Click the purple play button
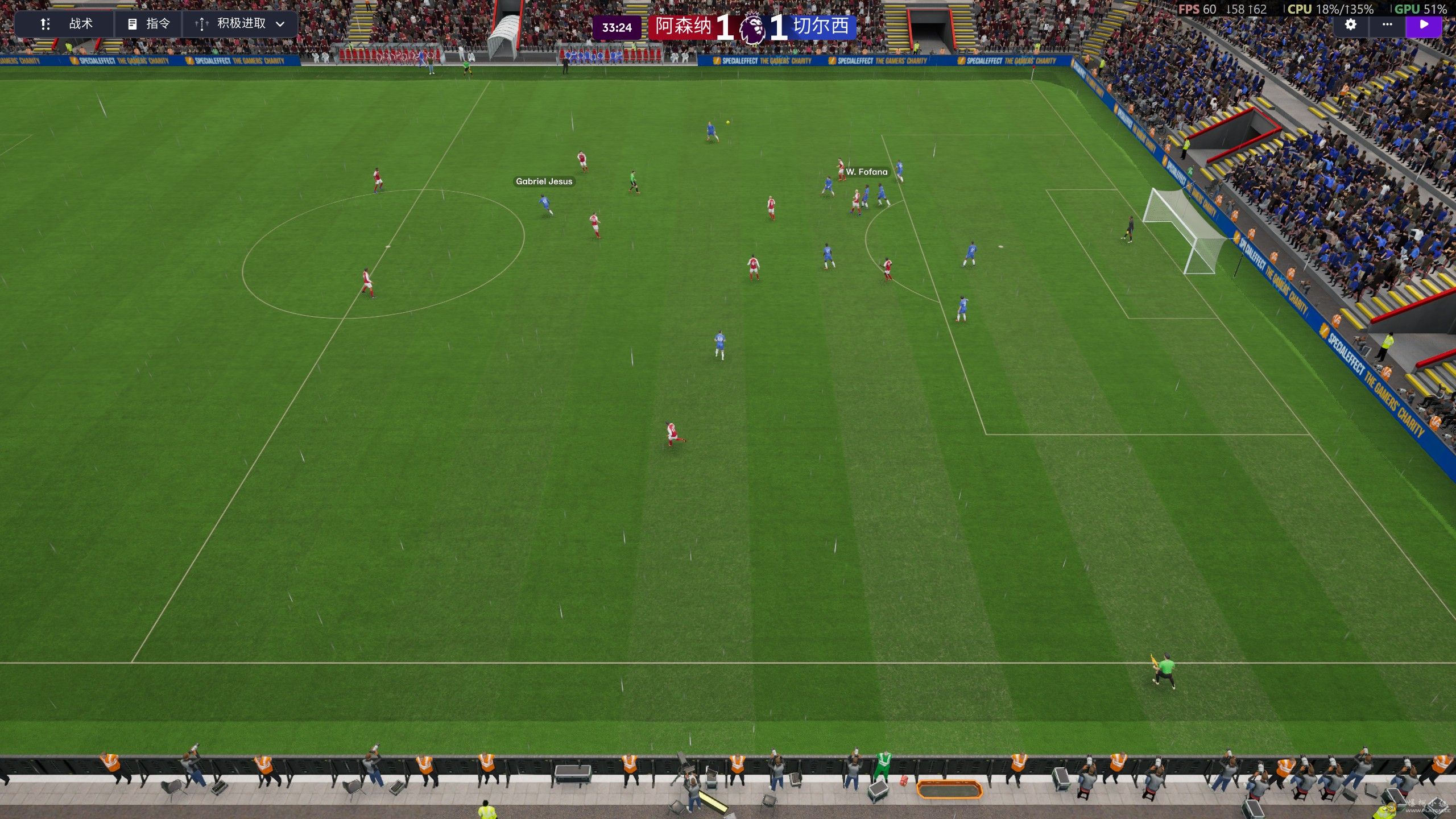The height and width of the screenshot is (819, 1456). point(1424,24)
